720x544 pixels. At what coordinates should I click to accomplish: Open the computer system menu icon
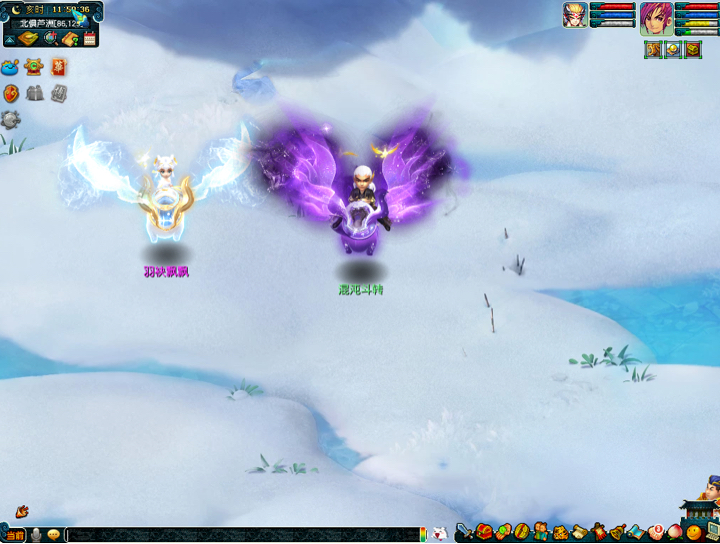712,532
